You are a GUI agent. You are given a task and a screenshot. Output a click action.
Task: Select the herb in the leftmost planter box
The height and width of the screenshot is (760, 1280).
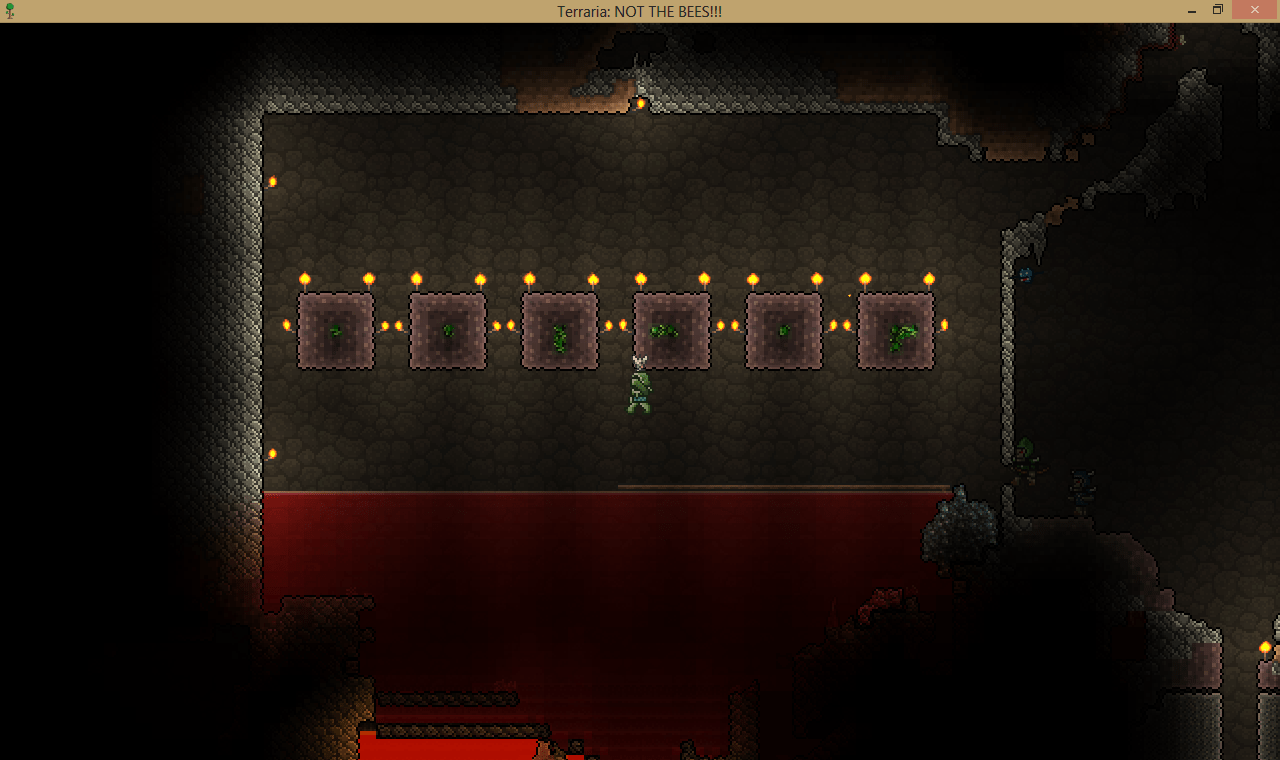point(336,331)
